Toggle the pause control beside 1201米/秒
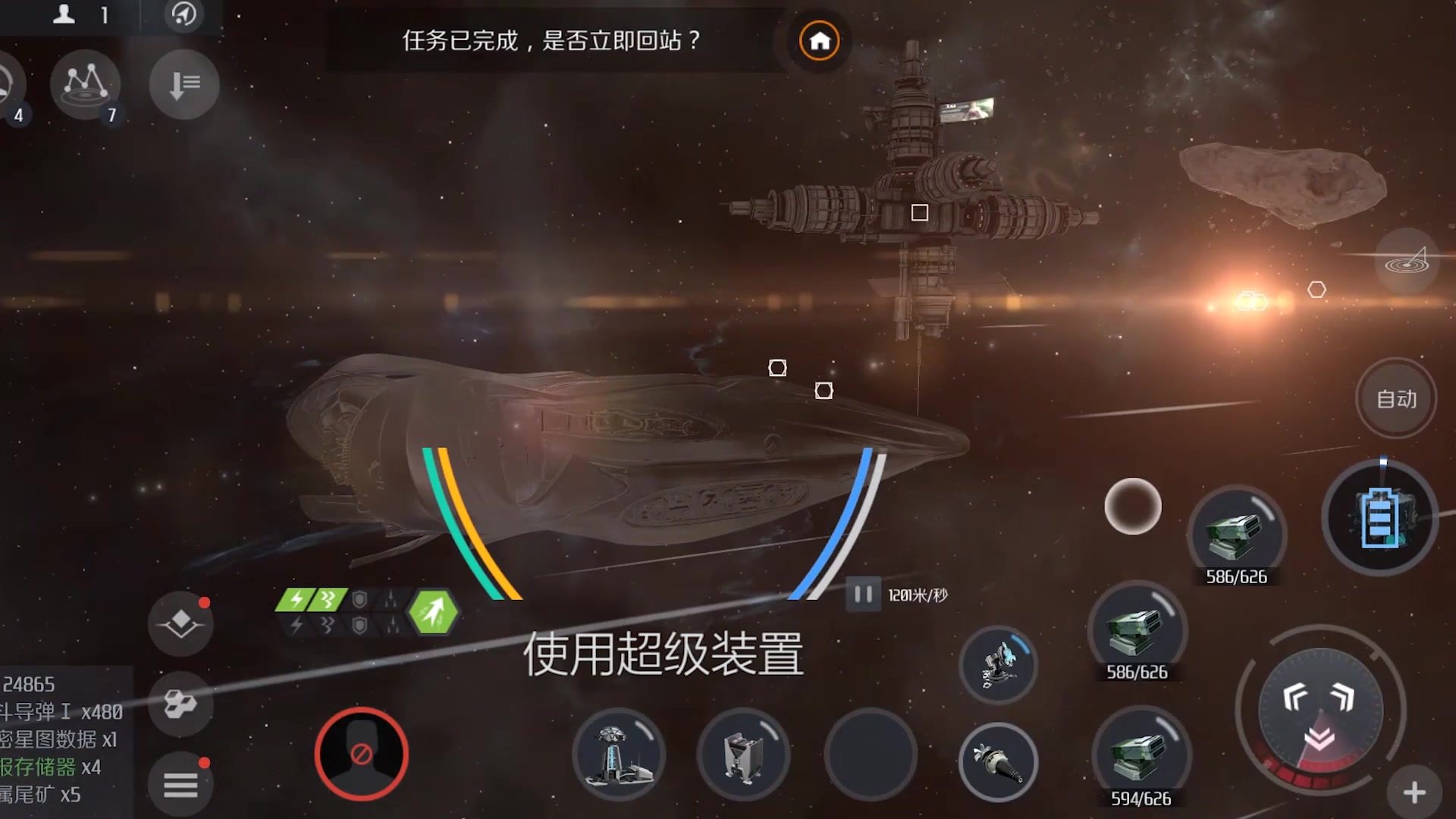This screenshot has width=1456, height=819. click(861, 595)
